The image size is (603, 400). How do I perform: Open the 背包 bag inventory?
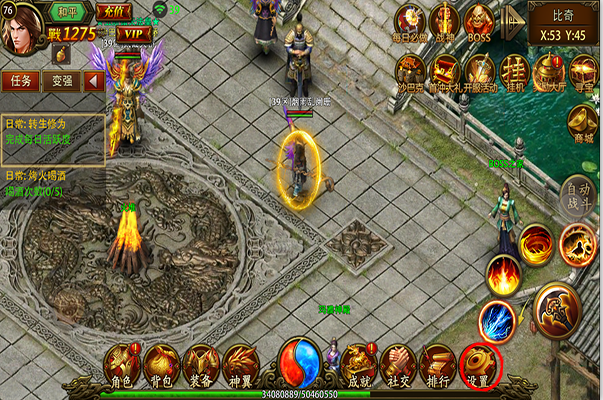pos(161,362)
